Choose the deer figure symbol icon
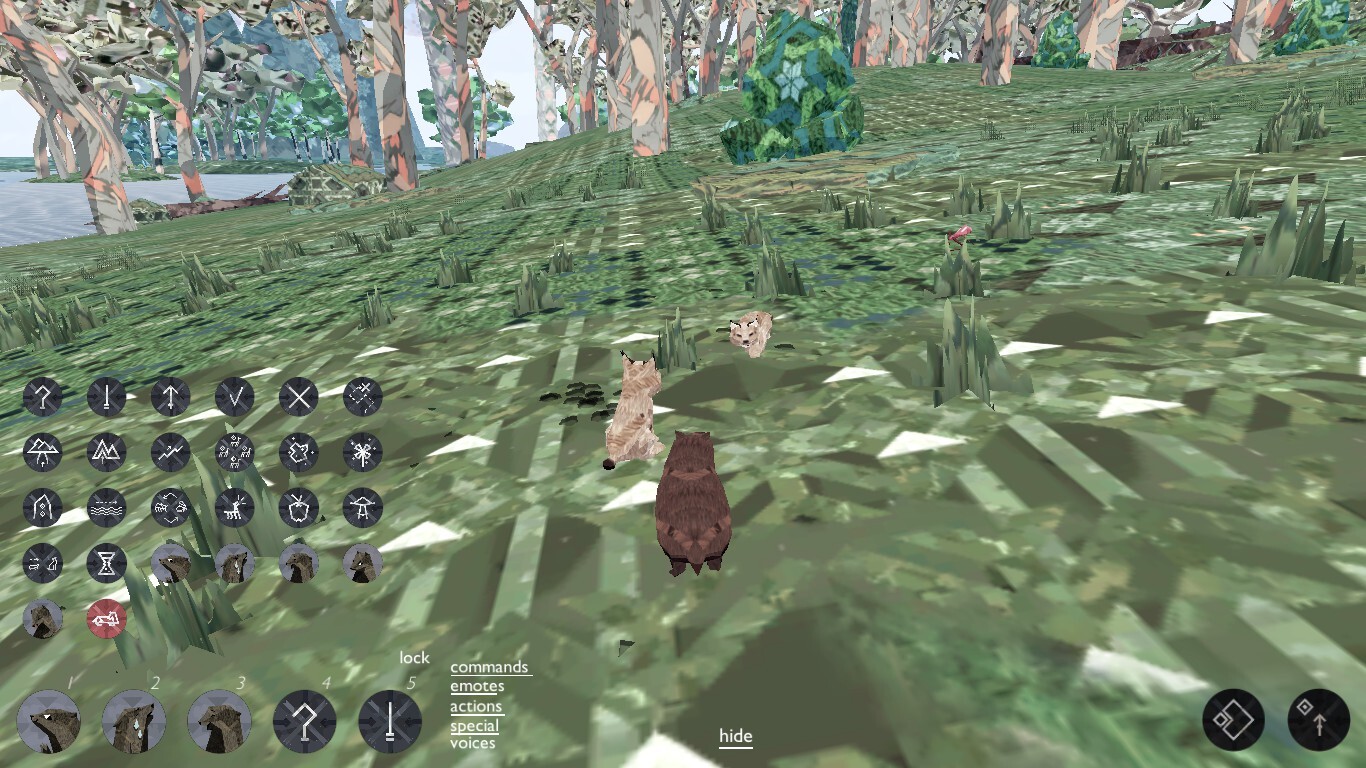The image size is (1366, 768). click(x=234, y=508)
